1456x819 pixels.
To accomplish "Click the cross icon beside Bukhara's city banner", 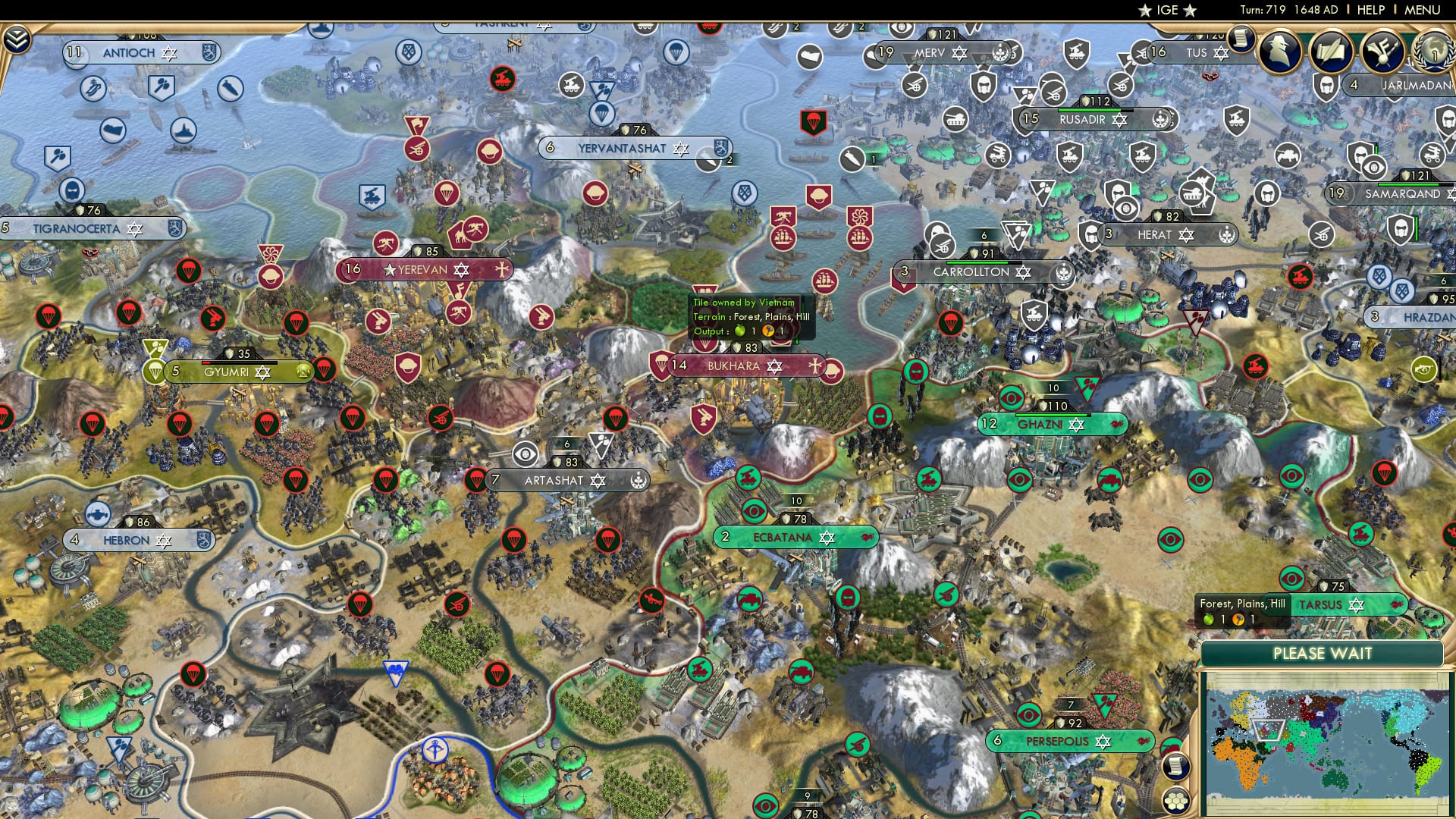I will 814,366.
